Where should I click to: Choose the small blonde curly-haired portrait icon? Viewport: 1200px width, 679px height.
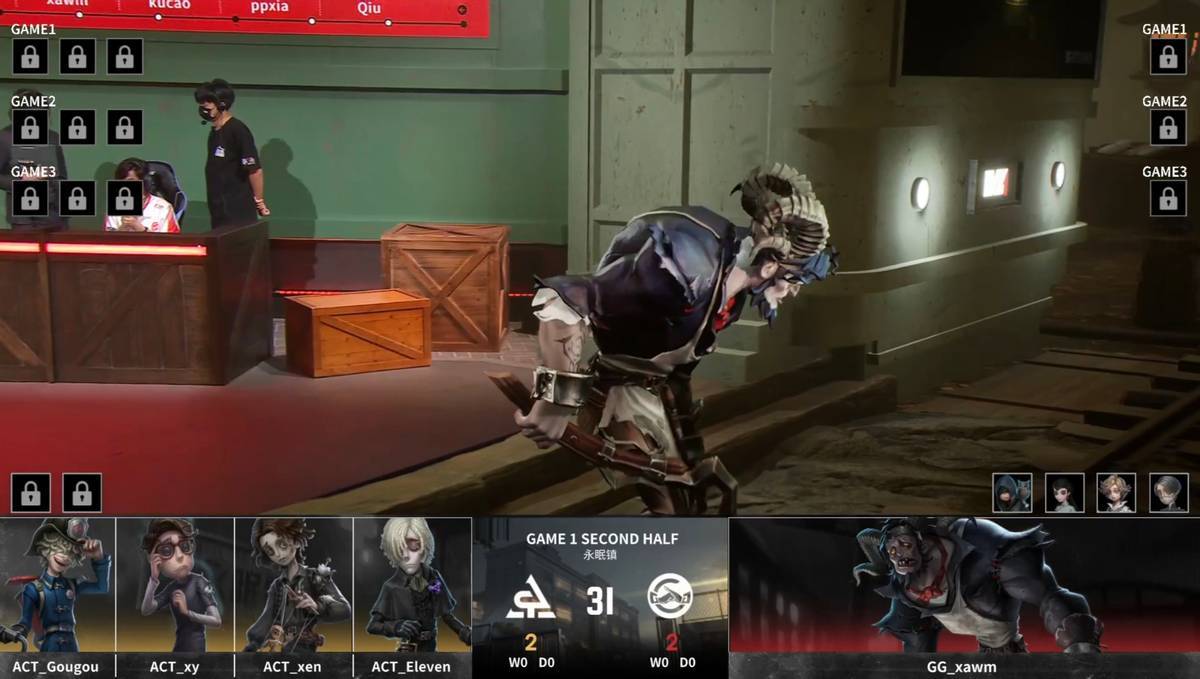pyautogui.click(x=1116, y=493)
